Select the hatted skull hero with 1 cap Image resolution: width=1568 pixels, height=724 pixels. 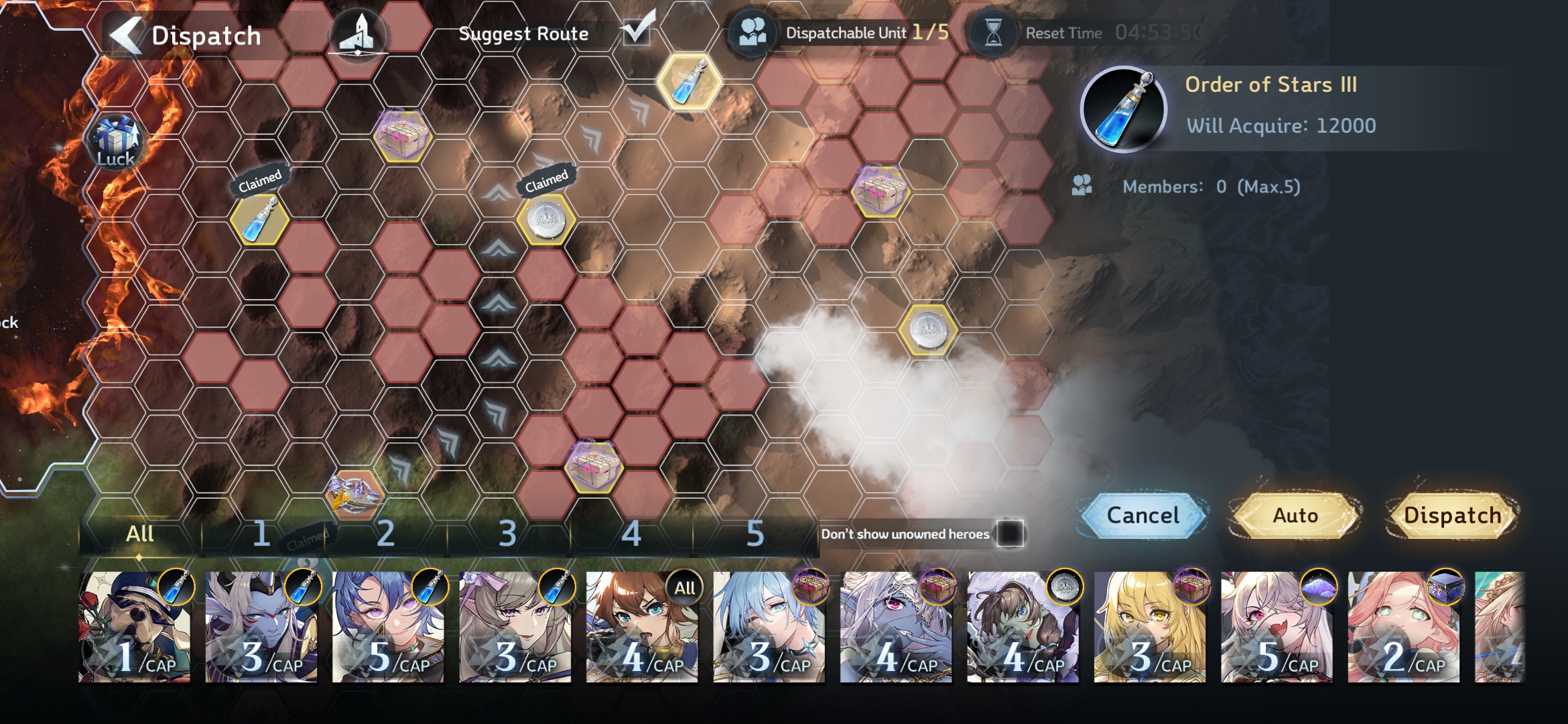click(135, 627)
